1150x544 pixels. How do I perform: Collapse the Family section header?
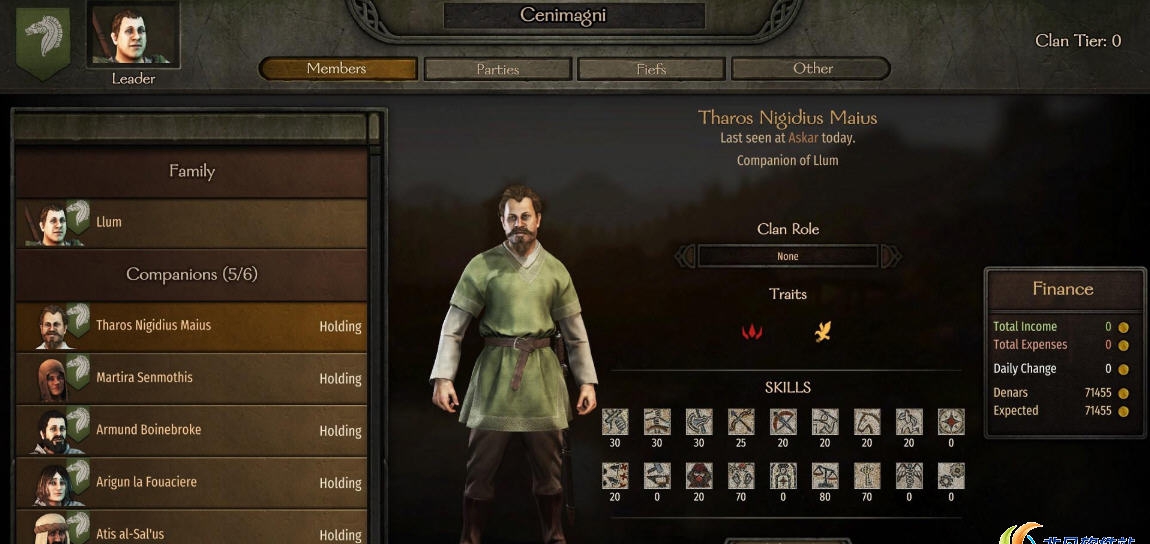pos(191,171)
